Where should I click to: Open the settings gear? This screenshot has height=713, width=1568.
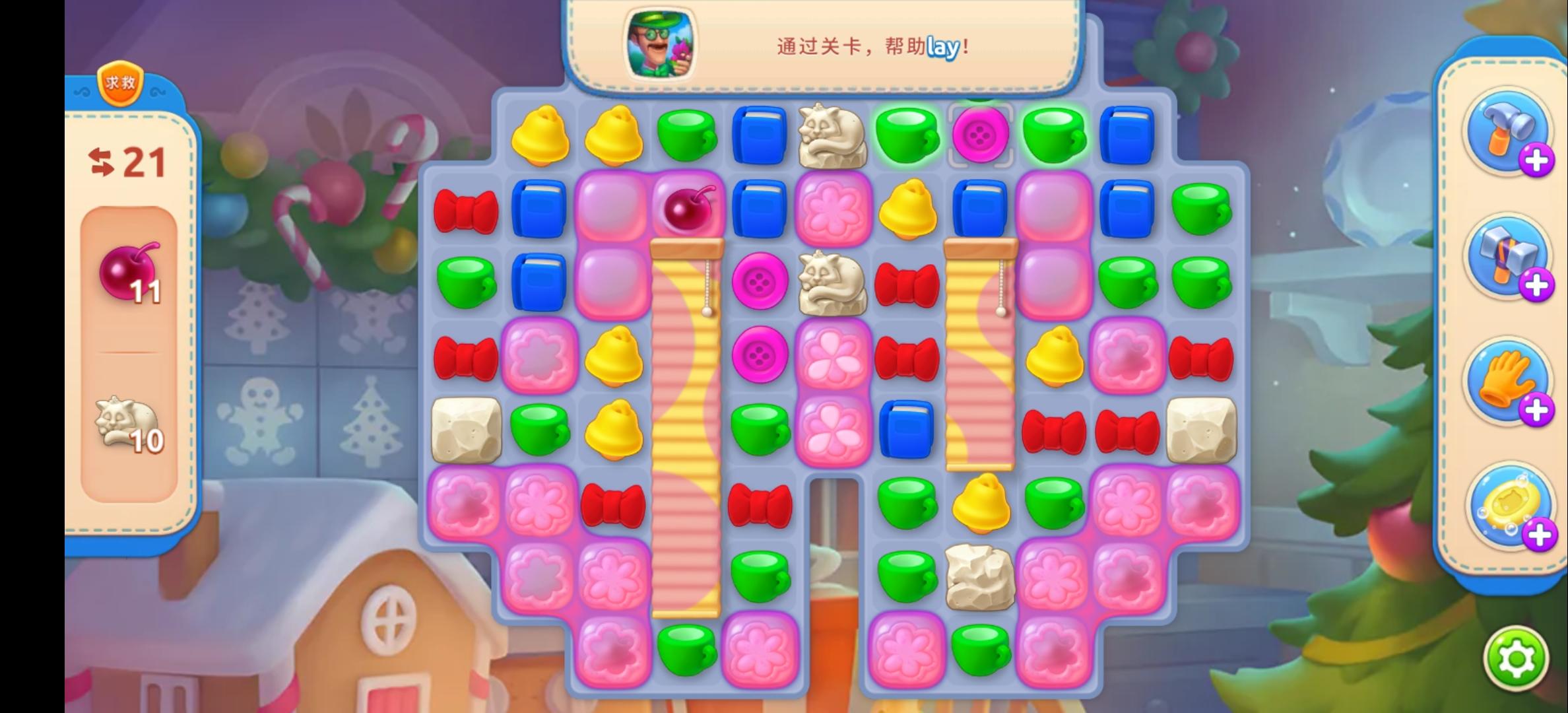(1515, 657)
